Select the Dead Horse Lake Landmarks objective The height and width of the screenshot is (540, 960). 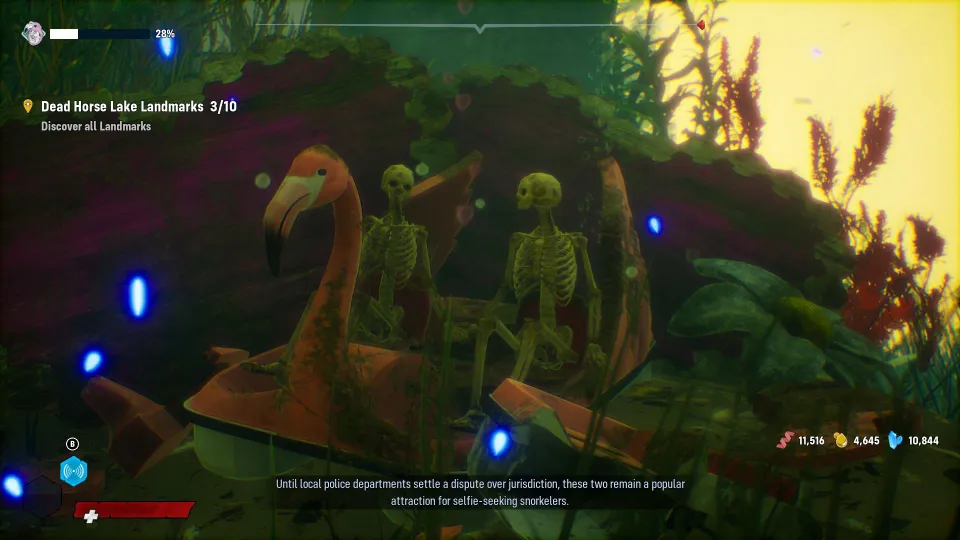pyautogui.click(x=138, y=106)
